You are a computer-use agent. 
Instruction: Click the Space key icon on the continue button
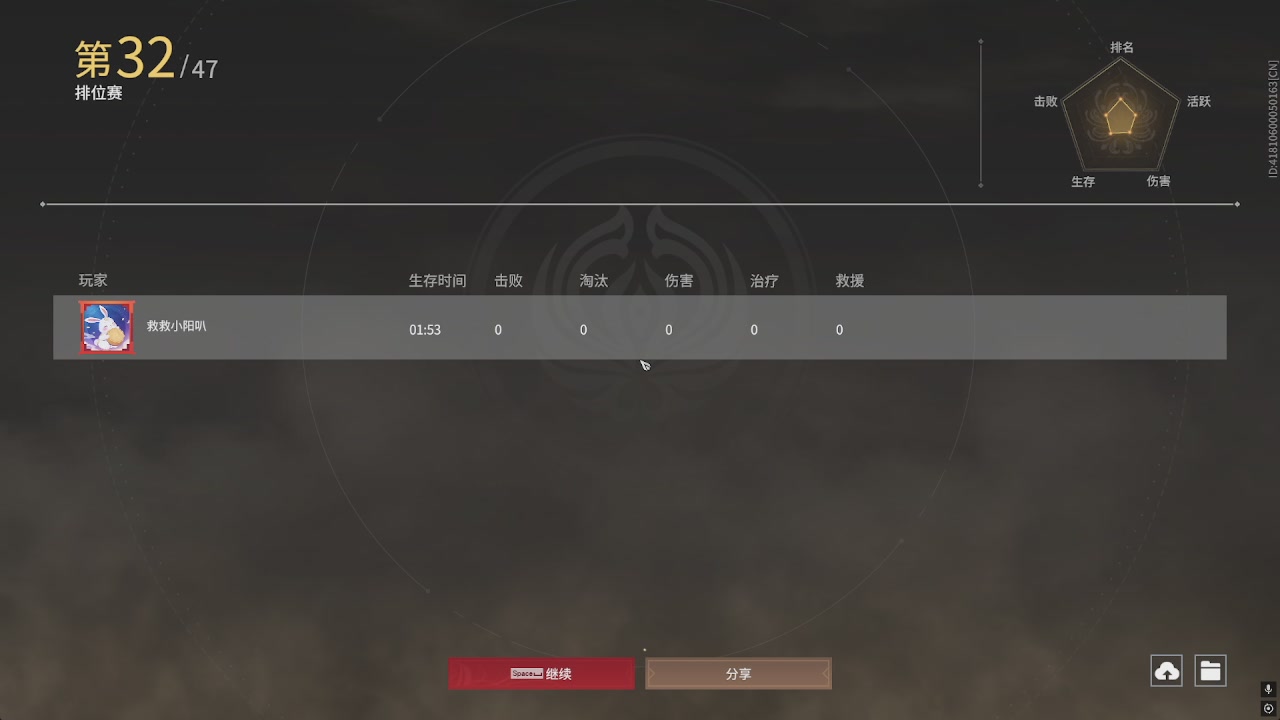coord(524,673)
